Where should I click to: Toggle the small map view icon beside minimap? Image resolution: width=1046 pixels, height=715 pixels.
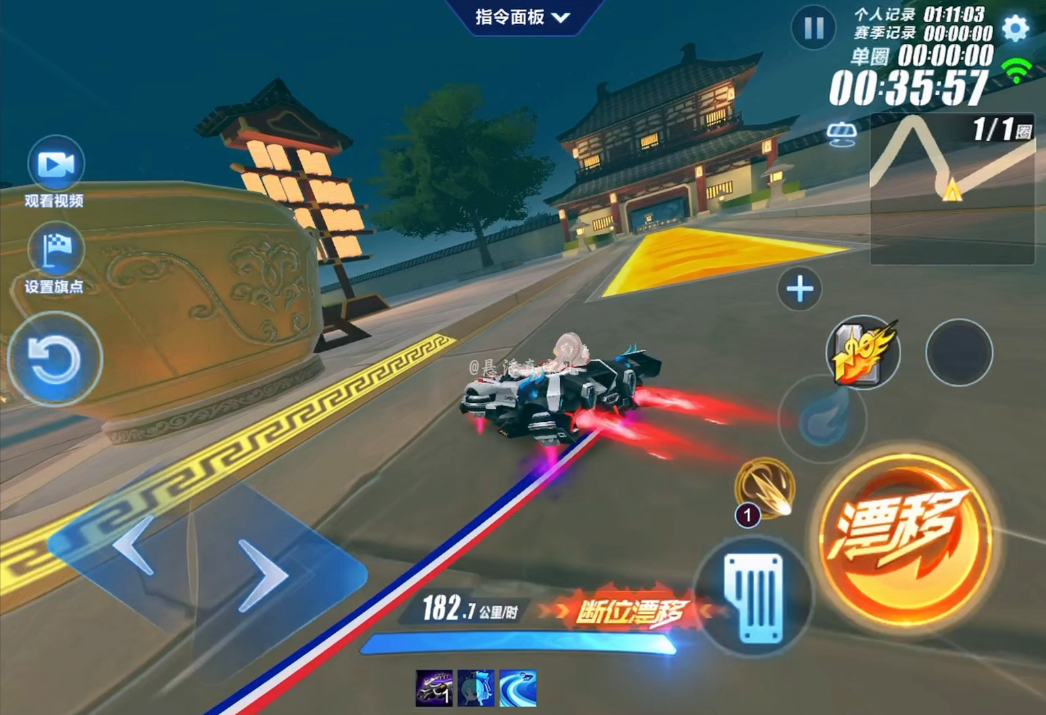point(842,133)
